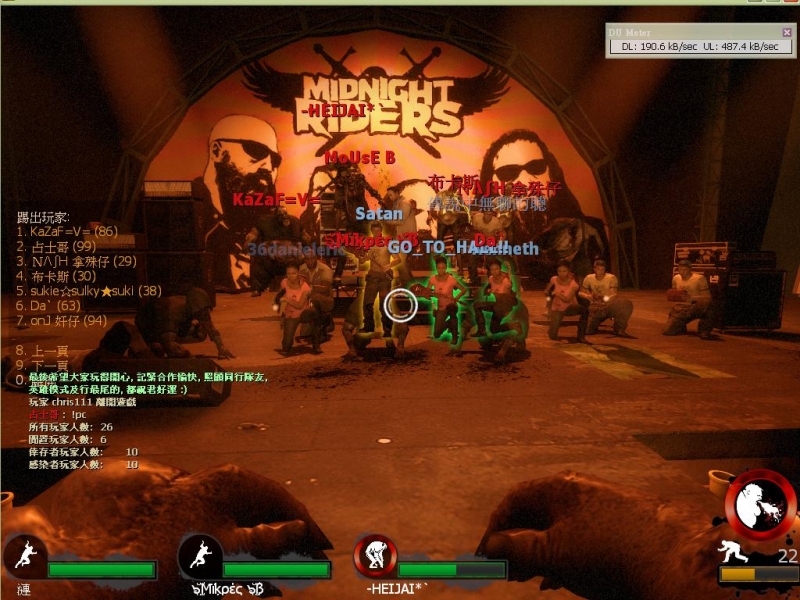Viewport: 800px width, 600px height.
Task: Pick the N/\∫H 拿殊仔 (29) entry
Action: (x=76, y=262)
